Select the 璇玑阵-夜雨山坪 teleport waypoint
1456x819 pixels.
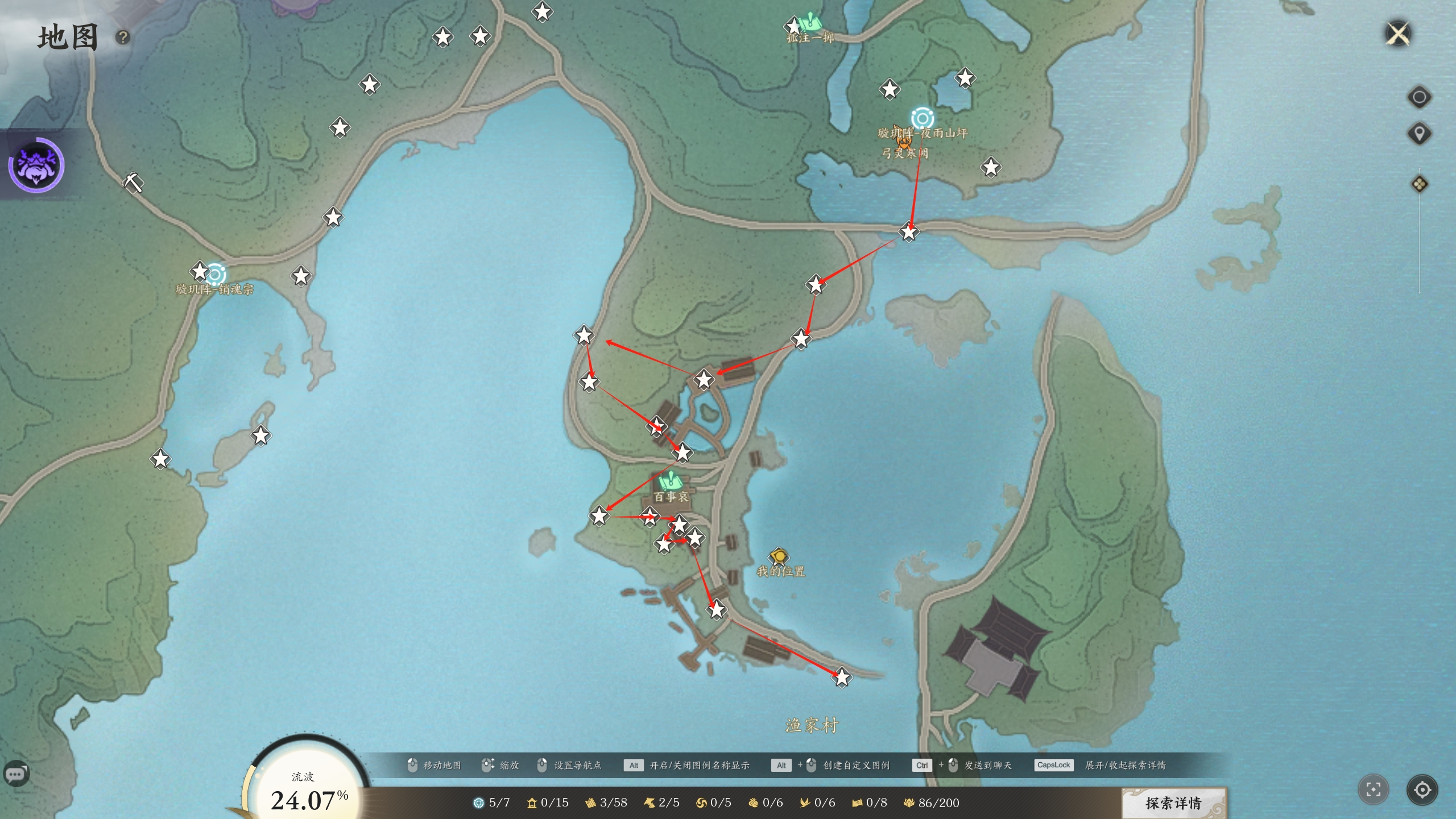pos(922,118)
